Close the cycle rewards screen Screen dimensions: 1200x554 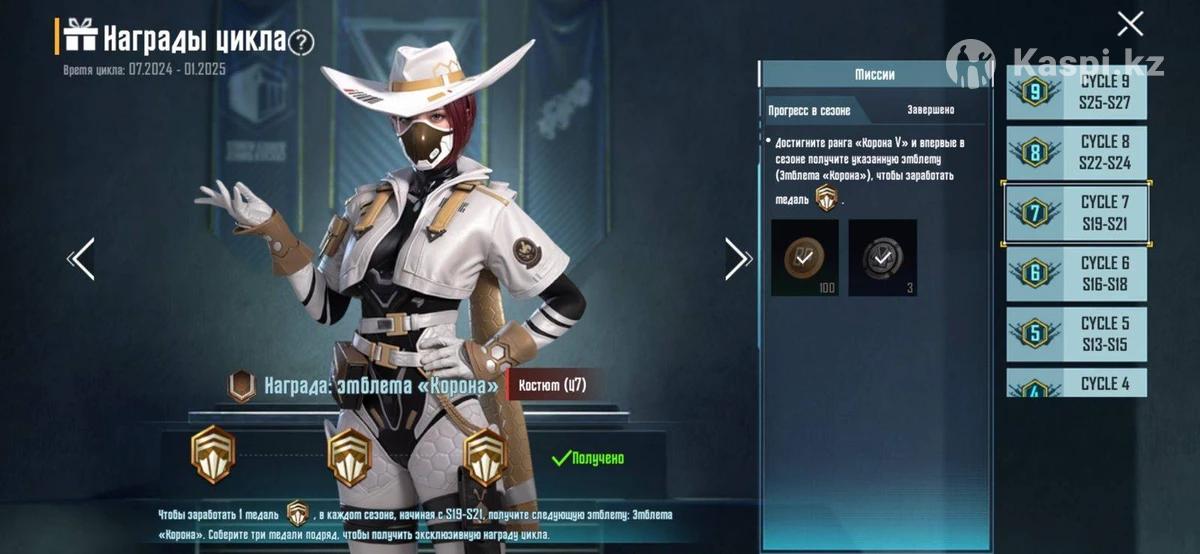1130,23
